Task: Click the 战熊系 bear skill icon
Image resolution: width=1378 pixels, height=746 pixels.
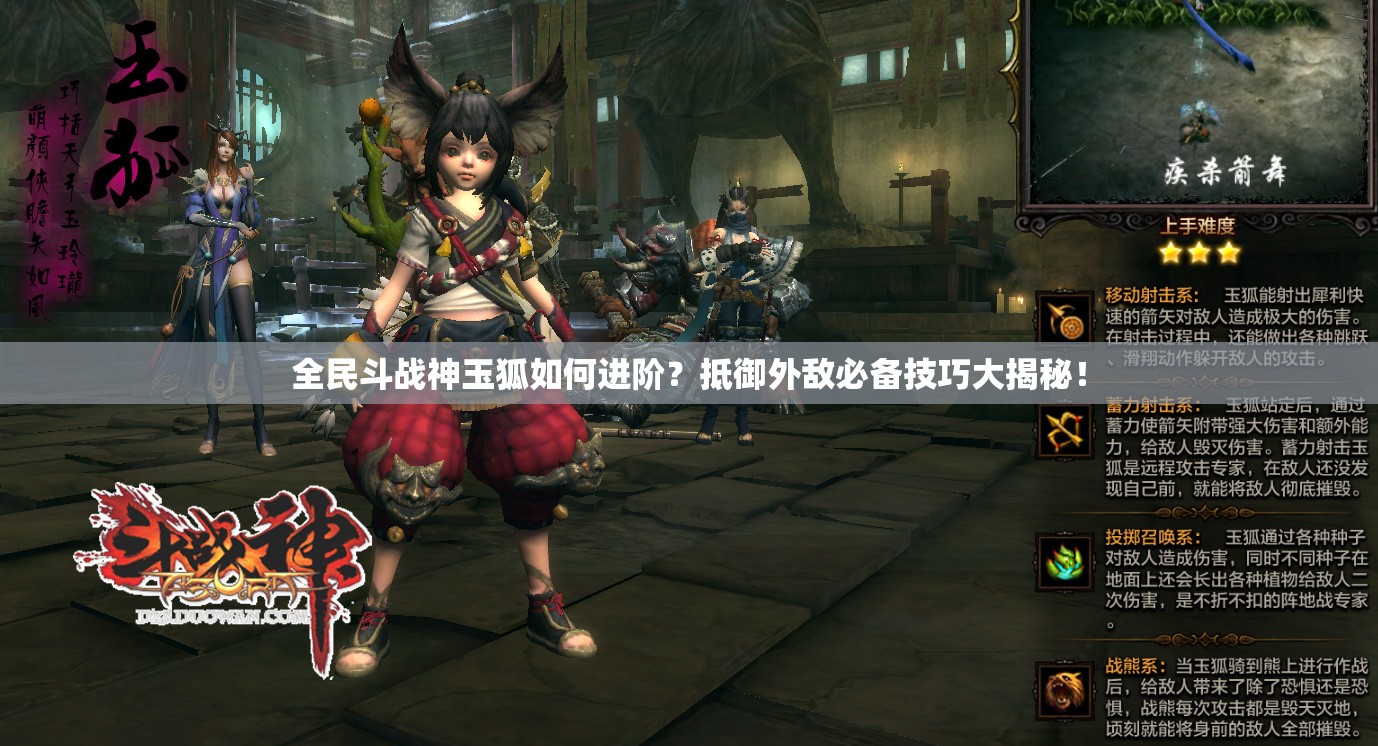Action: click(1063, 690)
